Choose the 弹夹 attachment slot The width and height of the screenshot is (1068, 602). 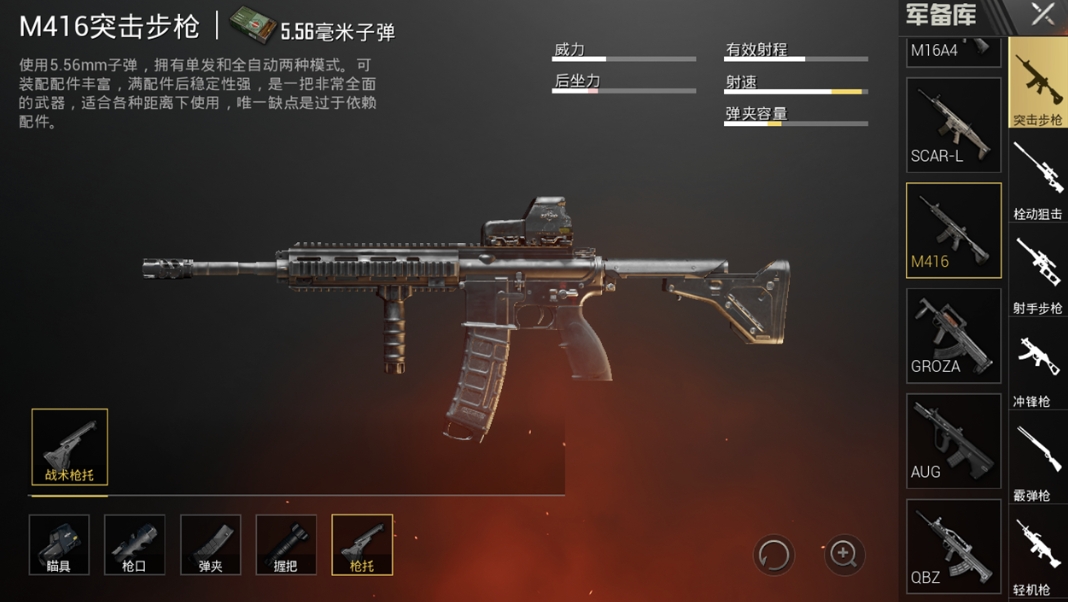click(211, 545)
